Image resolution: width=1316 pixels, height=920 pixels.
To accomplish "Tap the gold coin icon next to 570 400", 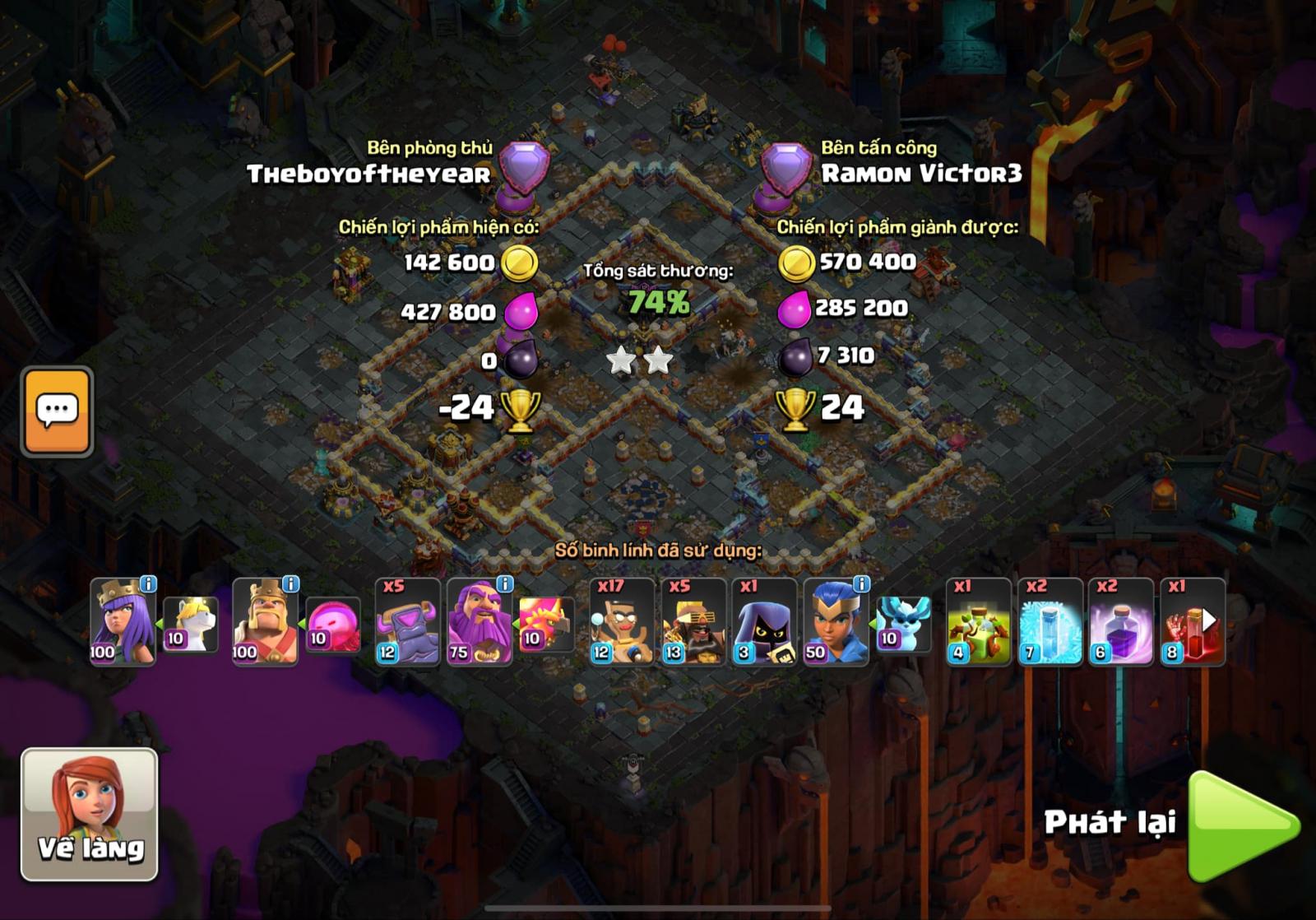I will (x=796, y=262).
